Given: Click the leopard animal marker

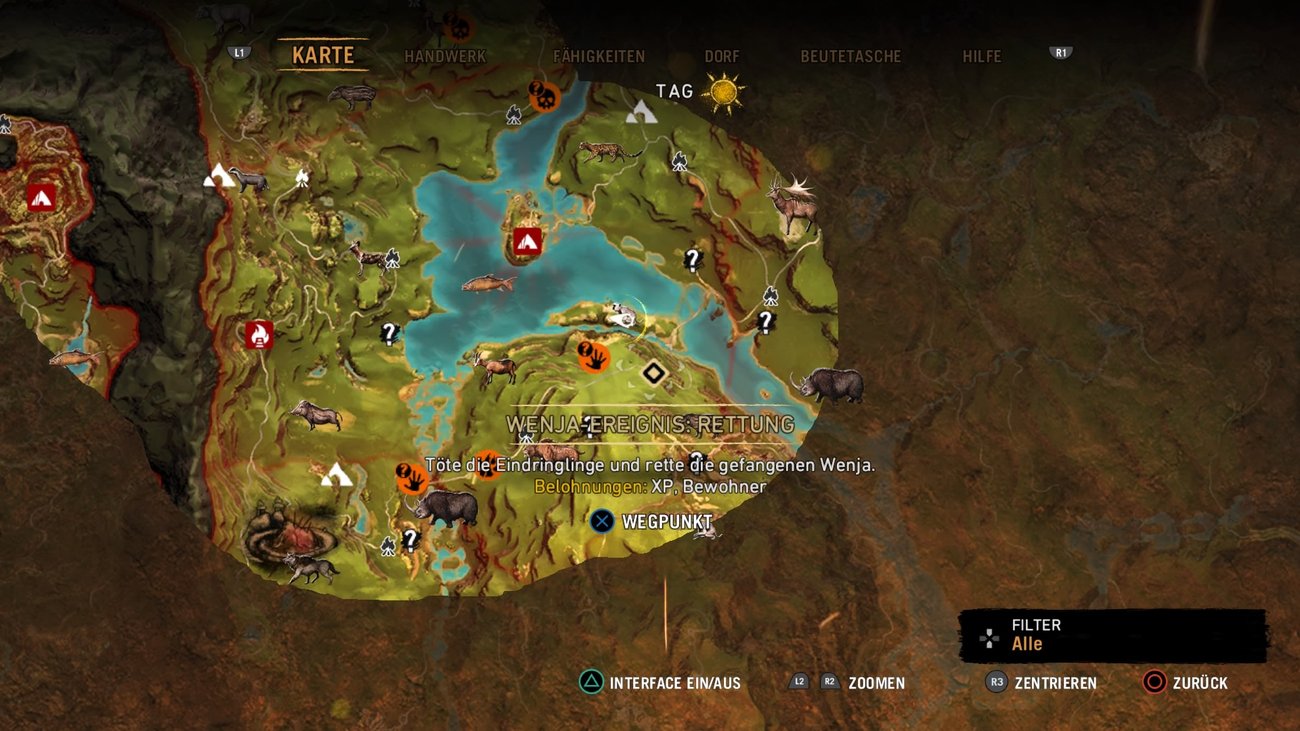Looking at the screenshot, I should 608,152.
